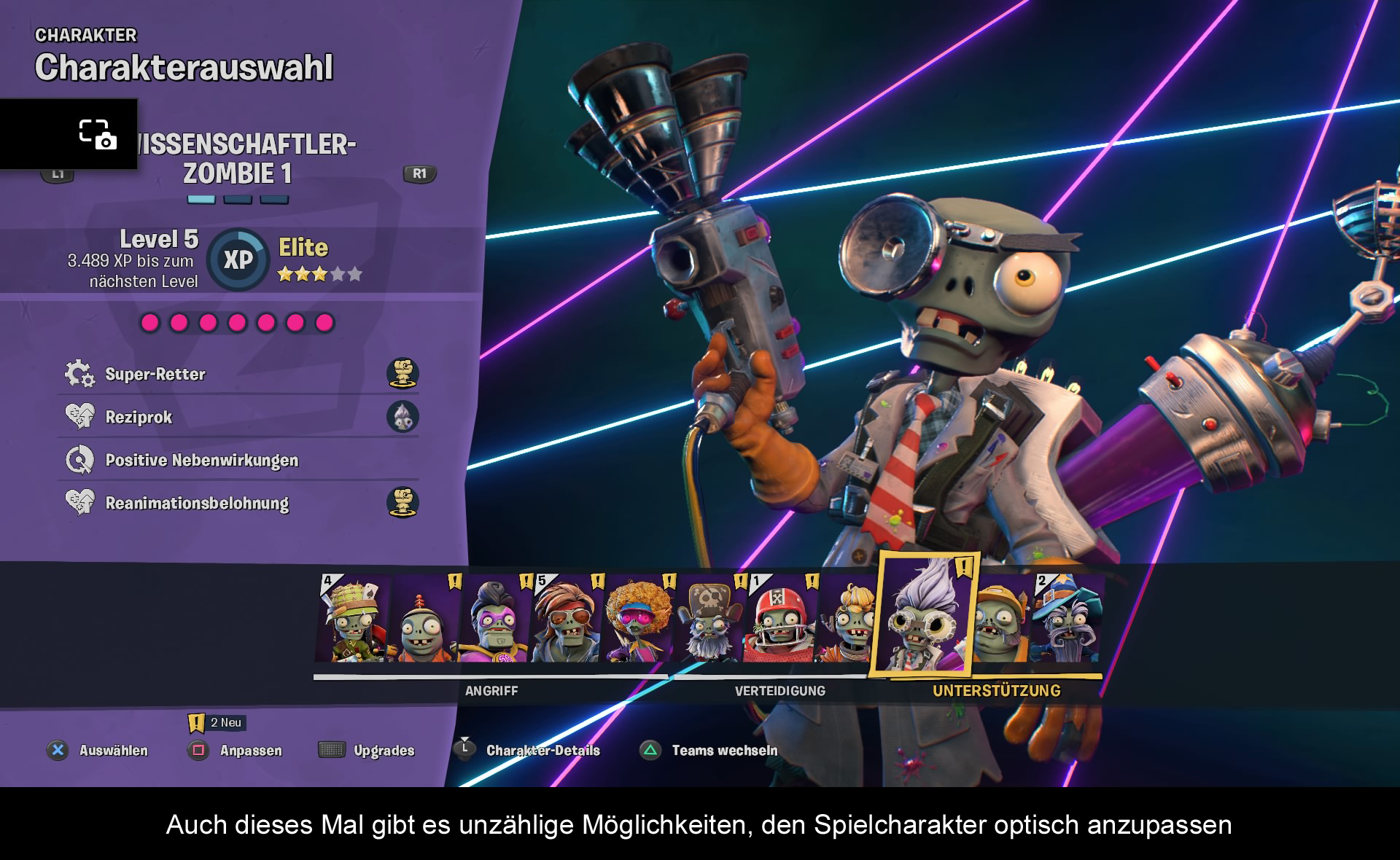Choose the Imp zombie character card
Screen dimensions: 1400x860
tap(423, 619)
